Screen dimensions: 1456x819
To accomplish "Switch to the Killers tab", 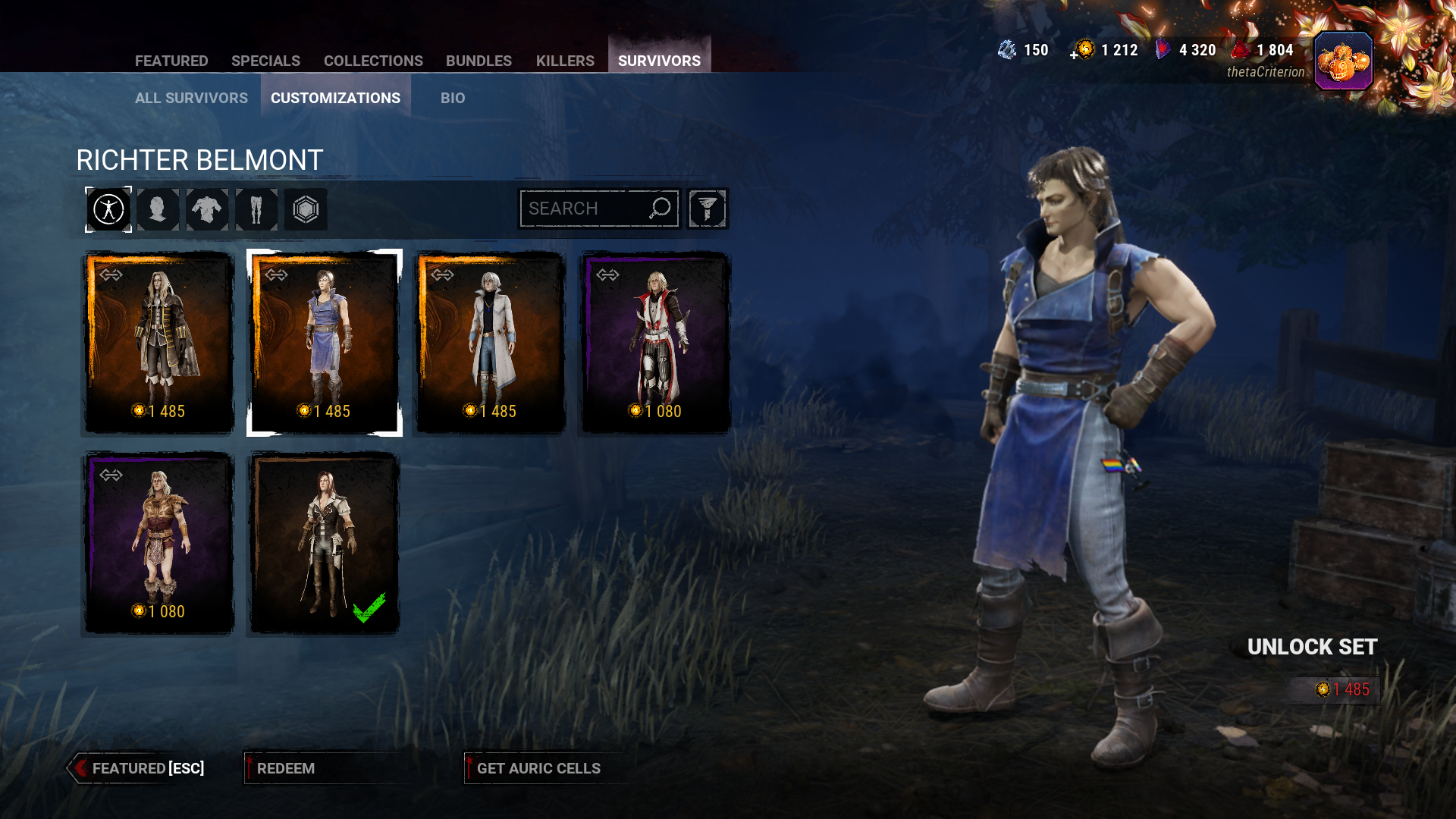I will pos(565,61).
